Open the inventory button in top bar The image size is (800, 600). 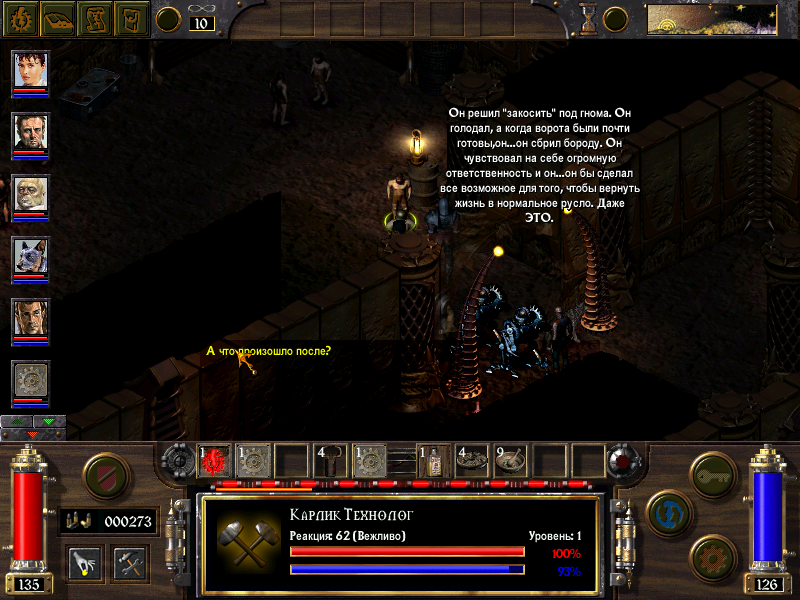click(132, 18)
